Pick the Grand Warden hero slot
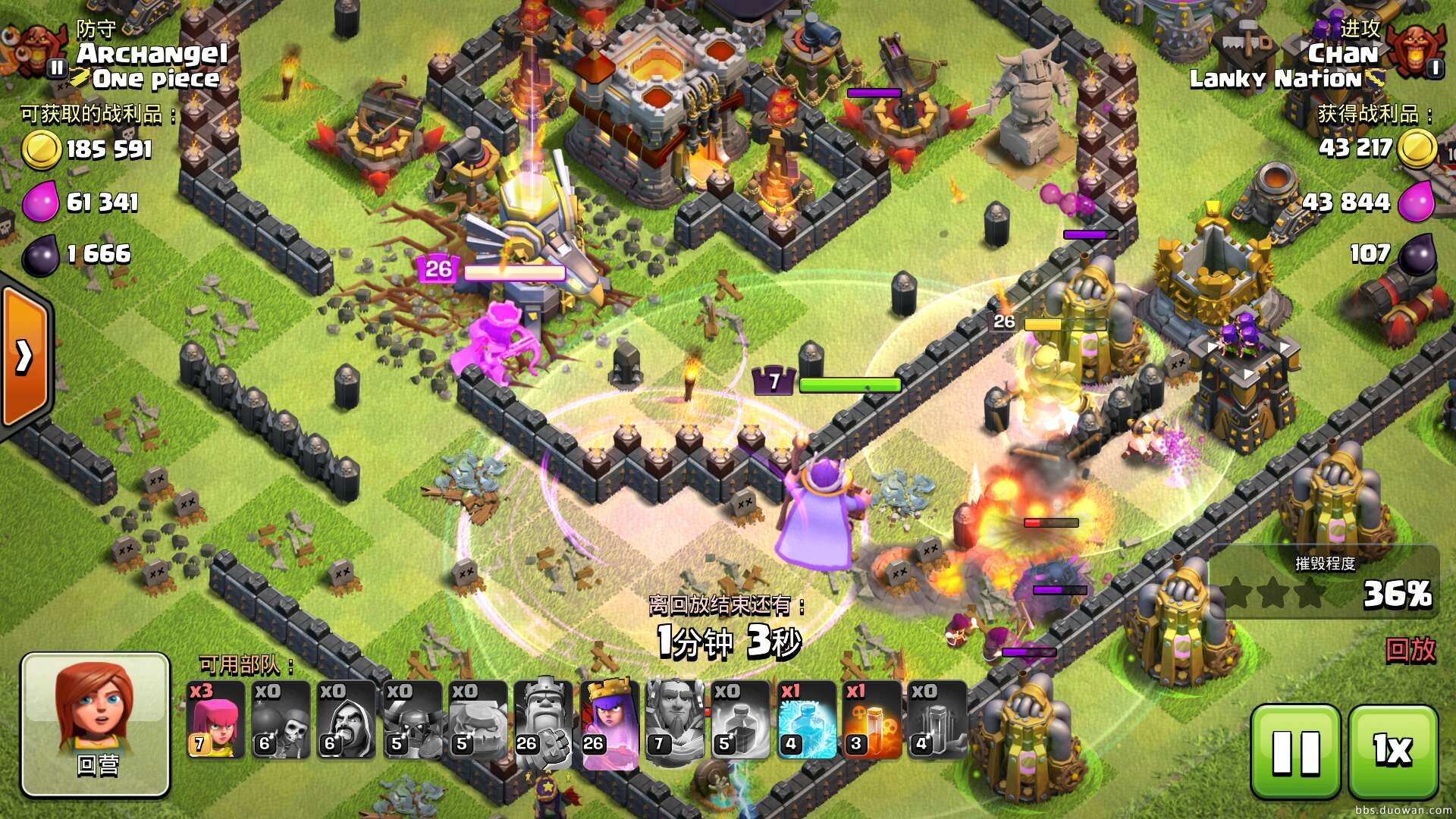 673,720
